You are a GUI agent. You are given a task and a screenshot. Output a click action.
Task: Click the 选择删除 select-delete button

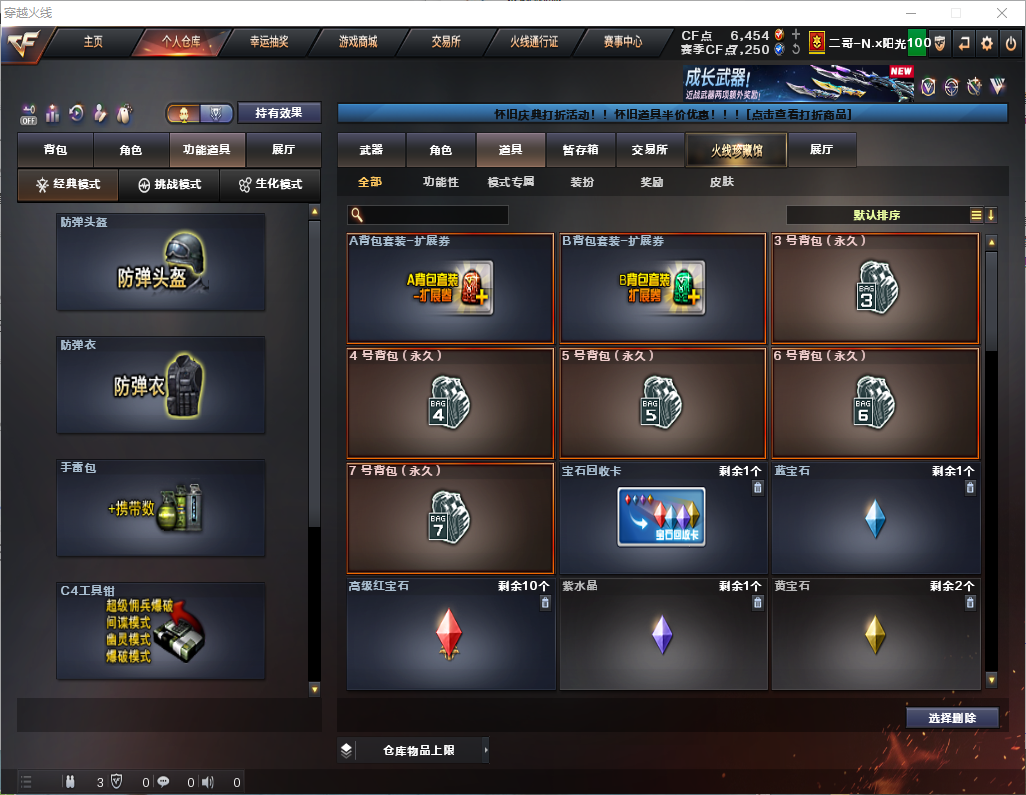coord(952,718)
